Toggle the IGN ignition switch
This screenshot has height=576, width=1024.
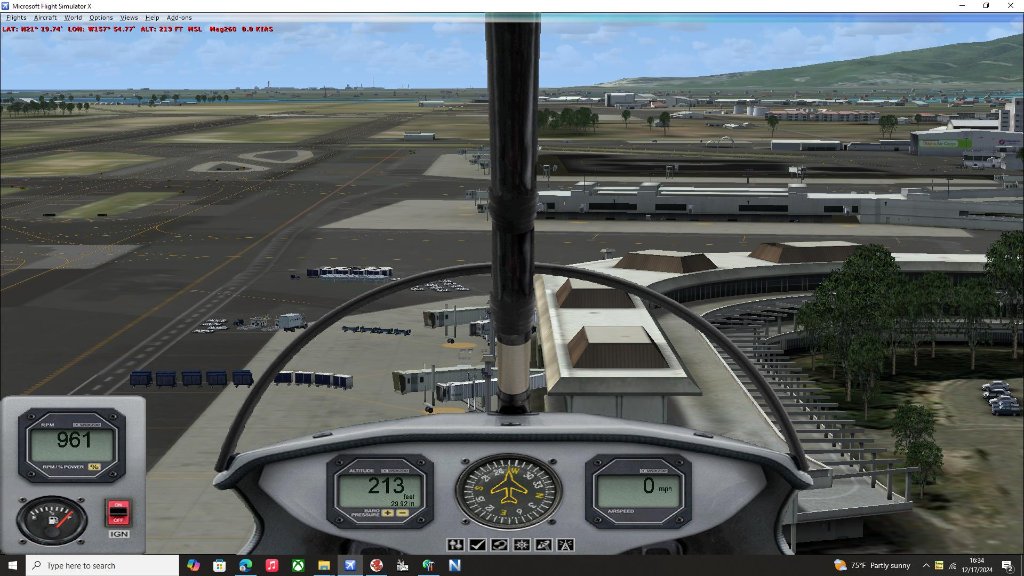click(118, 514)
